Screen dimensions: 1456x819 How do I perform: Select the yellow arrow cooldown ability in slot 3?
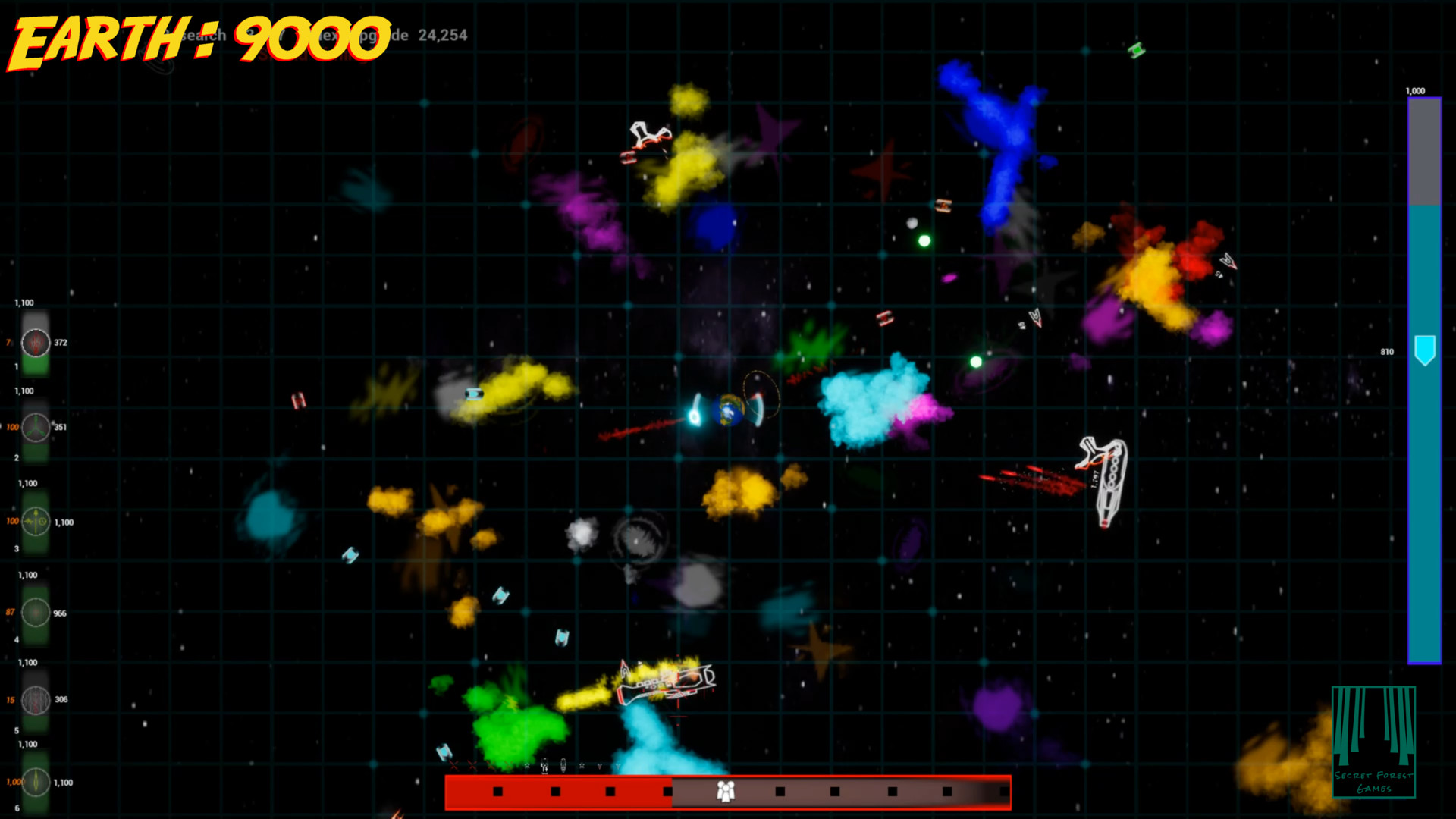(34, 522)
